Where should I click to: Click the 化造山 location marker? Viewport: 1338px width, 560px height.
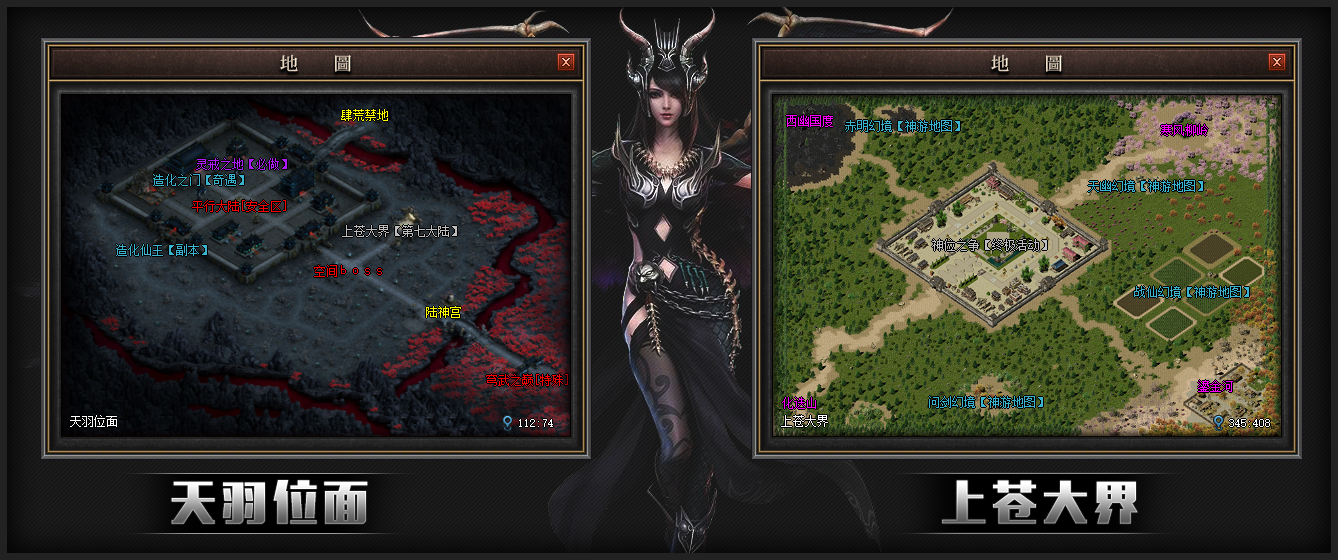(799, 404)
